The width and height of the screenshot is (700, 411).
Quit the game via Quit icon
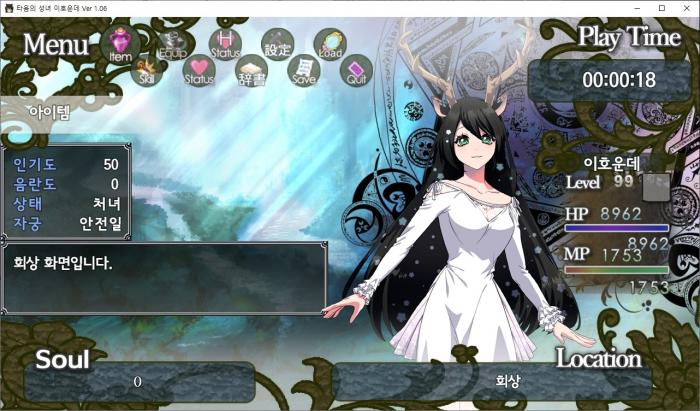(356, 71)
